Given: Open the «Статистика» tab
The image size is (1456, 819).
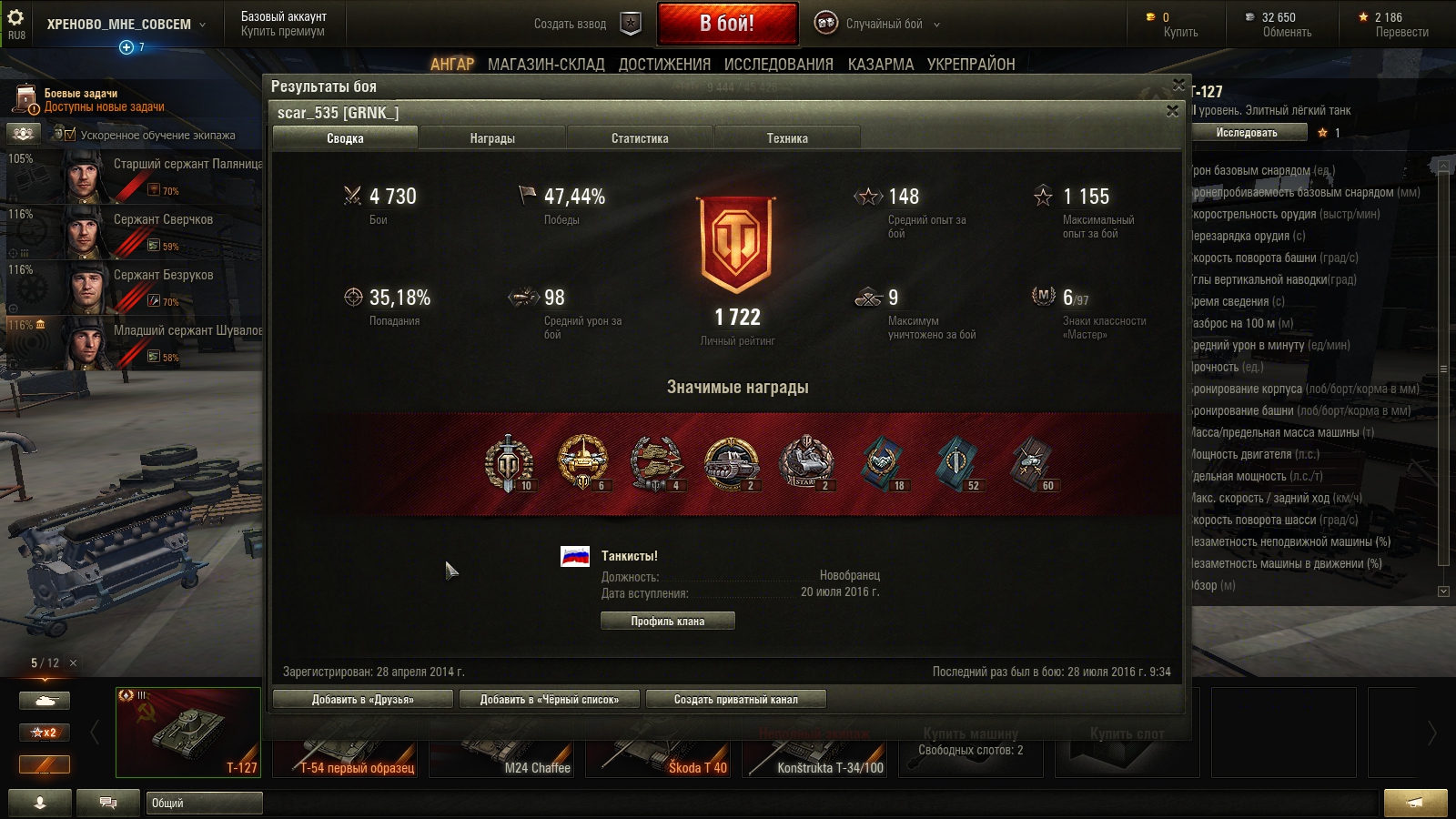Looking at the screenshot, I should (x=640, y=138).
